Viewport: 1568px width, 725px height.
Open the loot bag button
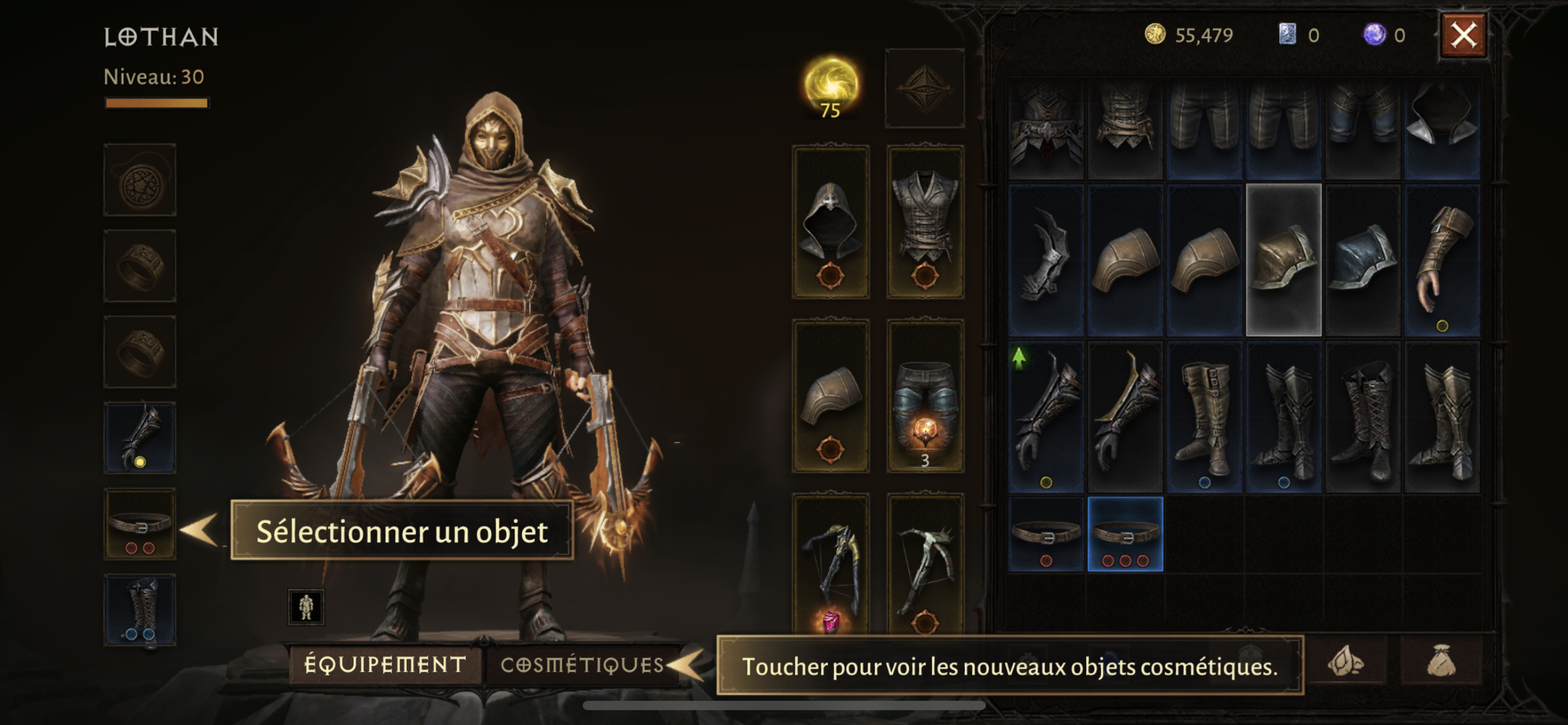pos(1441,663)
